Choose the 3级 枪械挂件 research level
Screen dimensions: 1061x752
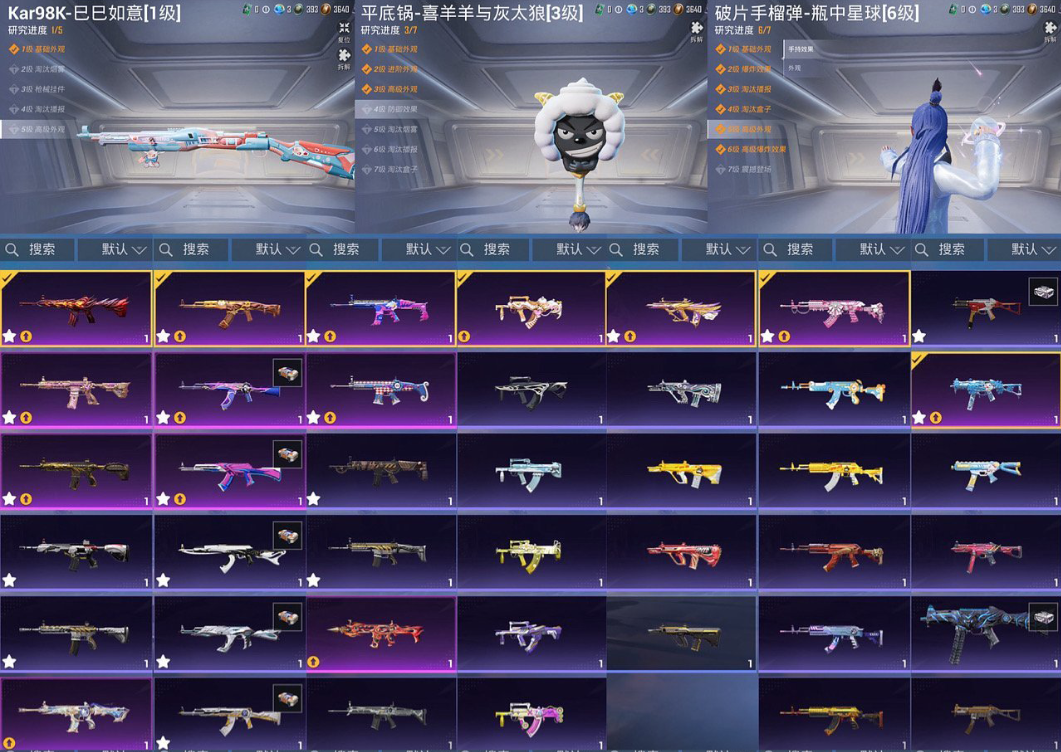[40, 89]
